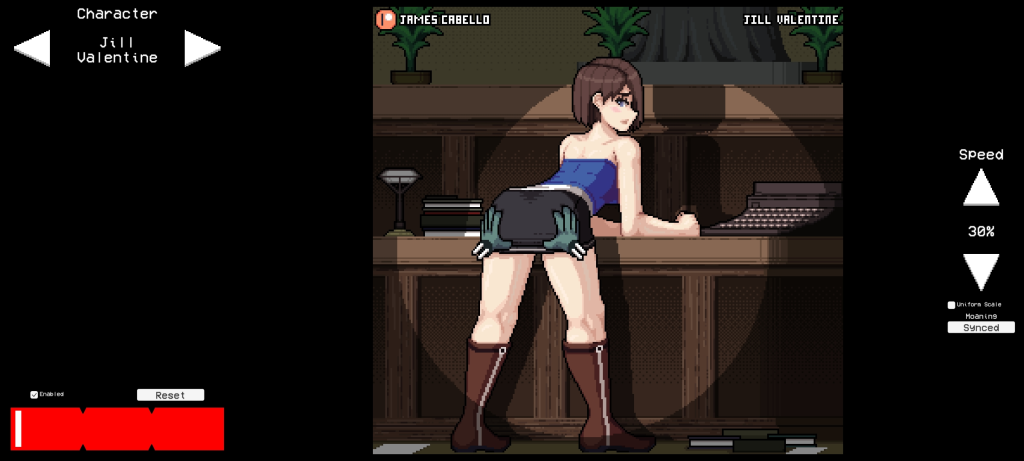Click the Reset button

point(170,395)
